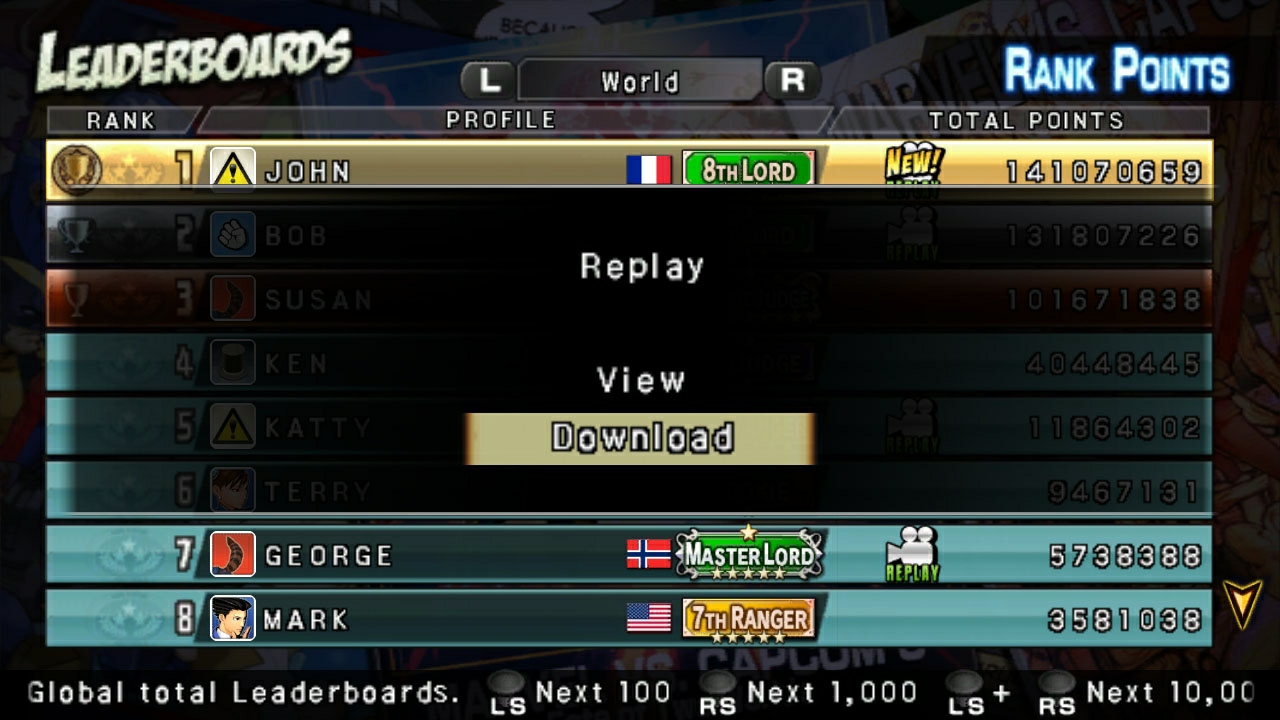Image resolution: width=1280 pixels, height=720 pixels.
Task: Click the World region selector
Action: click(x=640, y=81)
